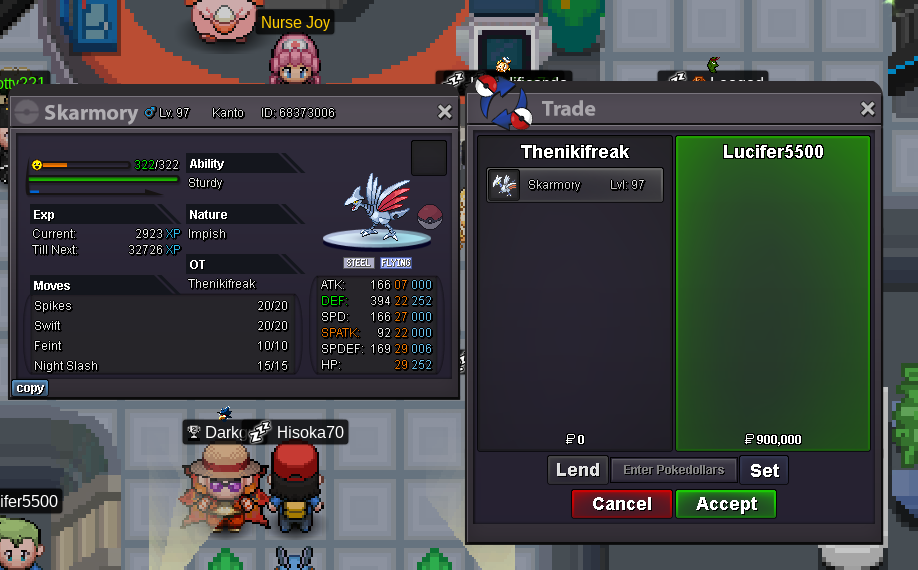Close the Trade window
The height and width of the screenshot is (570, 918).
coord(867,109)
